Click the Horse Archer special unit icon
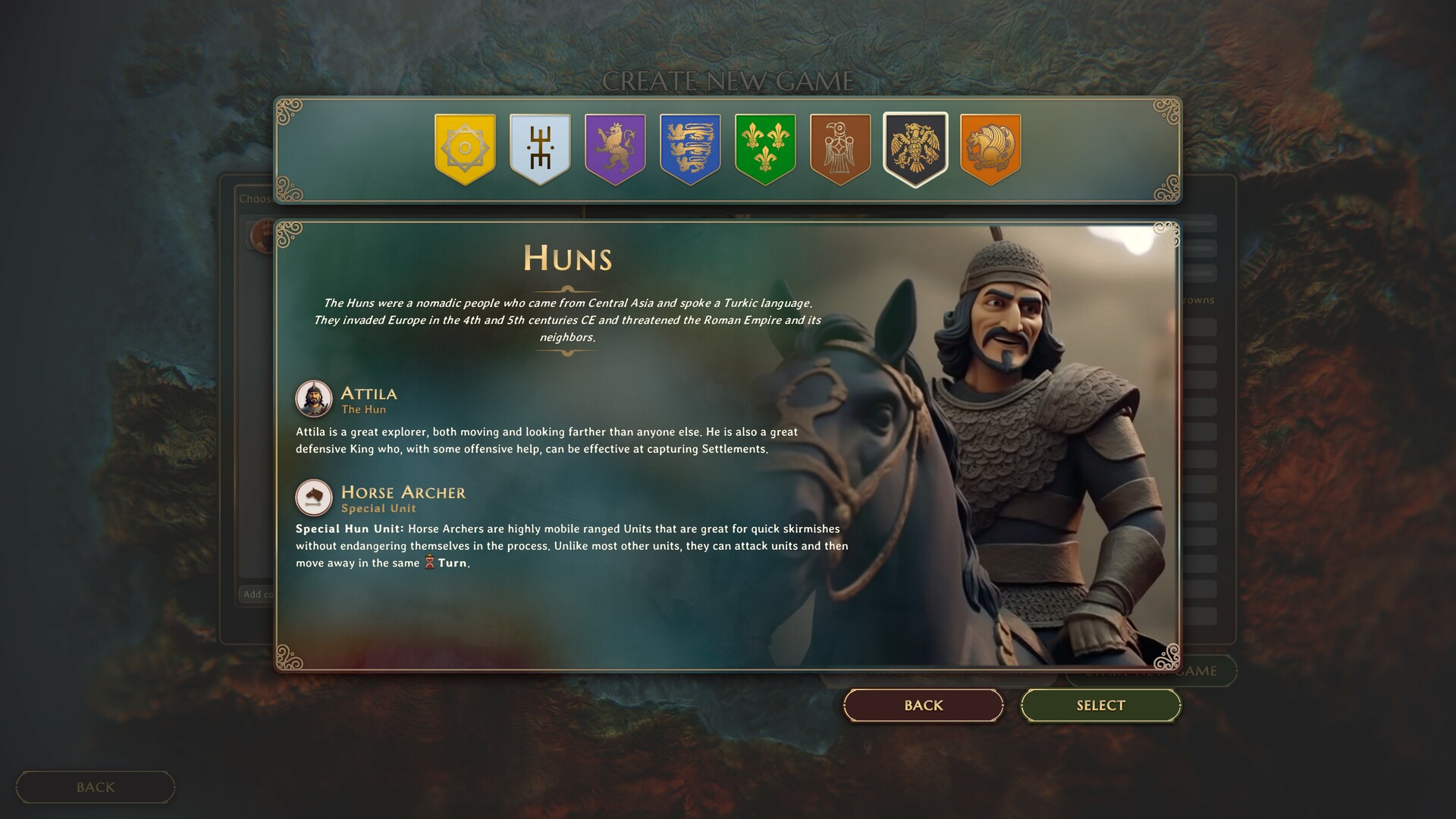The image size is (1456, 819). [314, 497]
